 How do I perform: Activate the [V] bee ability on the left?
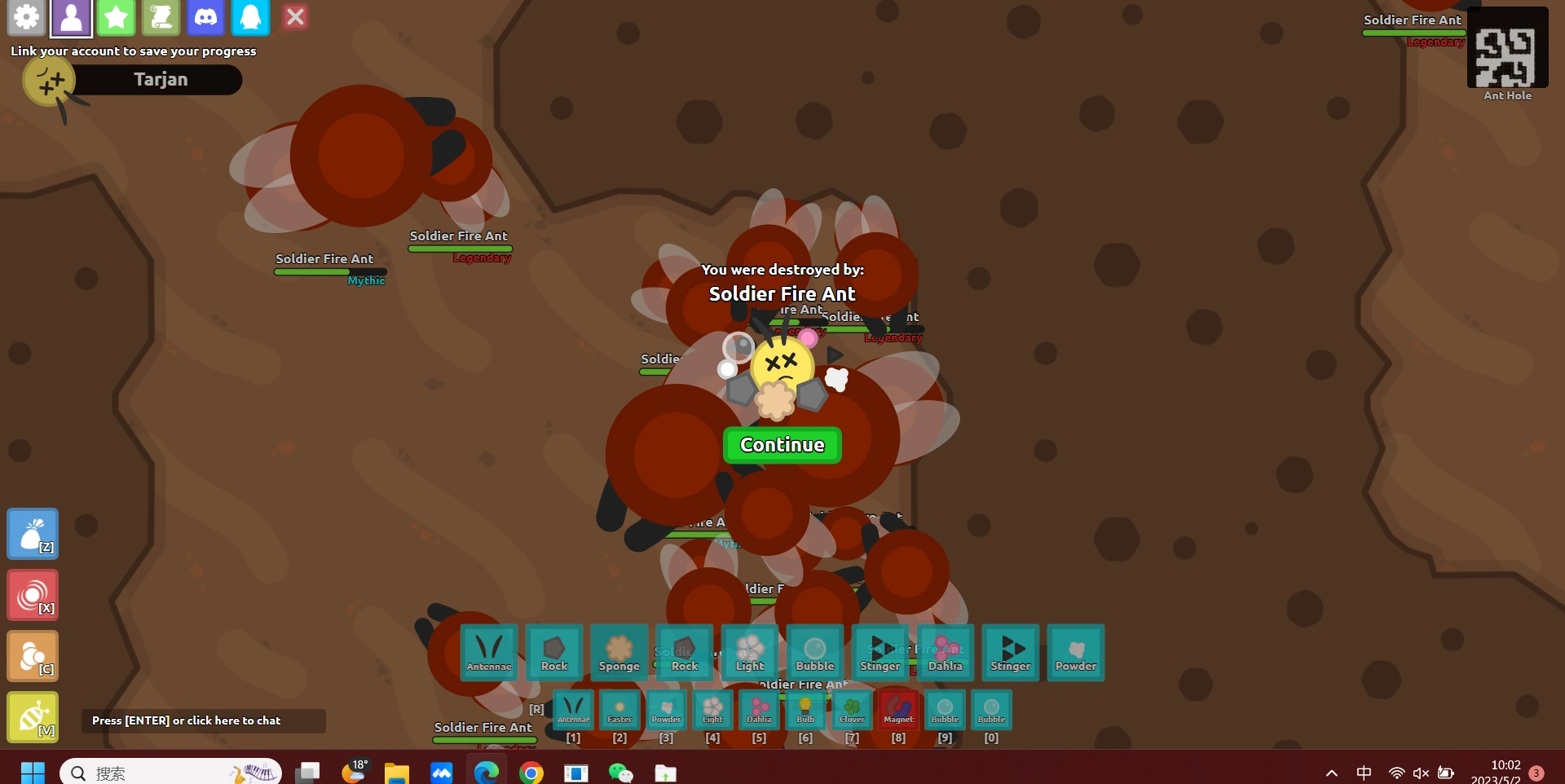pos(33,717)
